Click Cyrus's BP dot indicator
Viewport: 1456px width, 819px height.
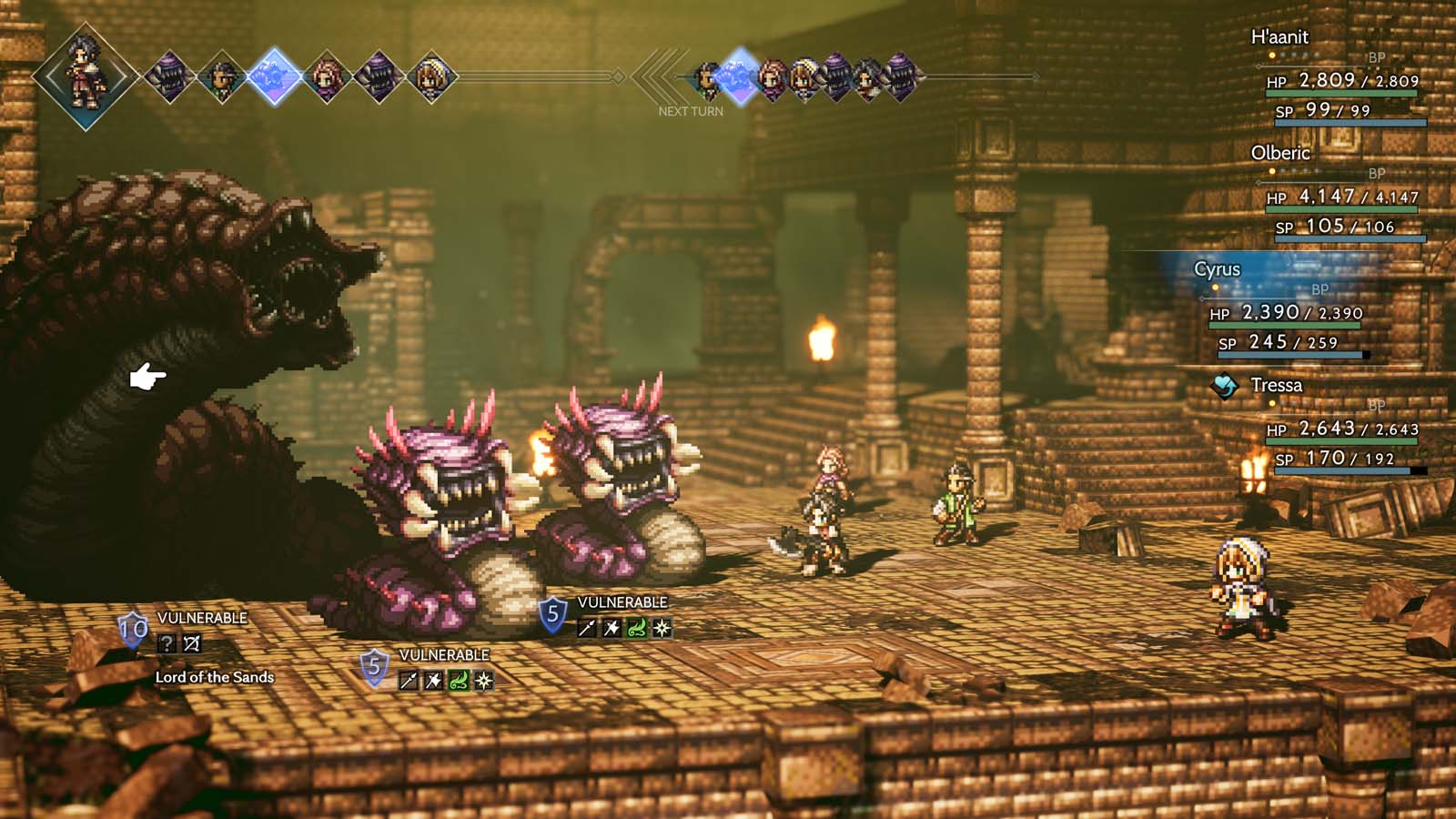pyautogui.click(x=1214, y=287)
